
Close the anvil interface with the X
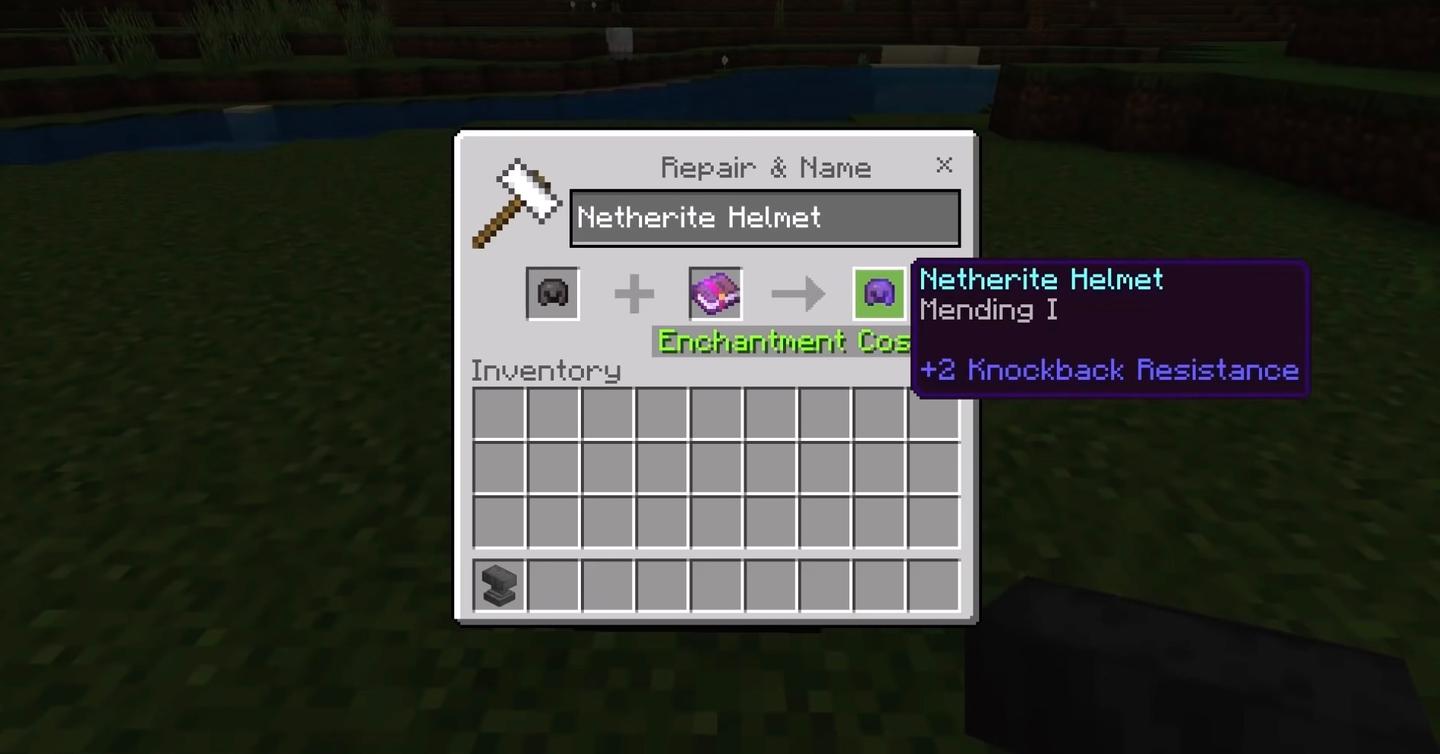click(x=944, y=165)
